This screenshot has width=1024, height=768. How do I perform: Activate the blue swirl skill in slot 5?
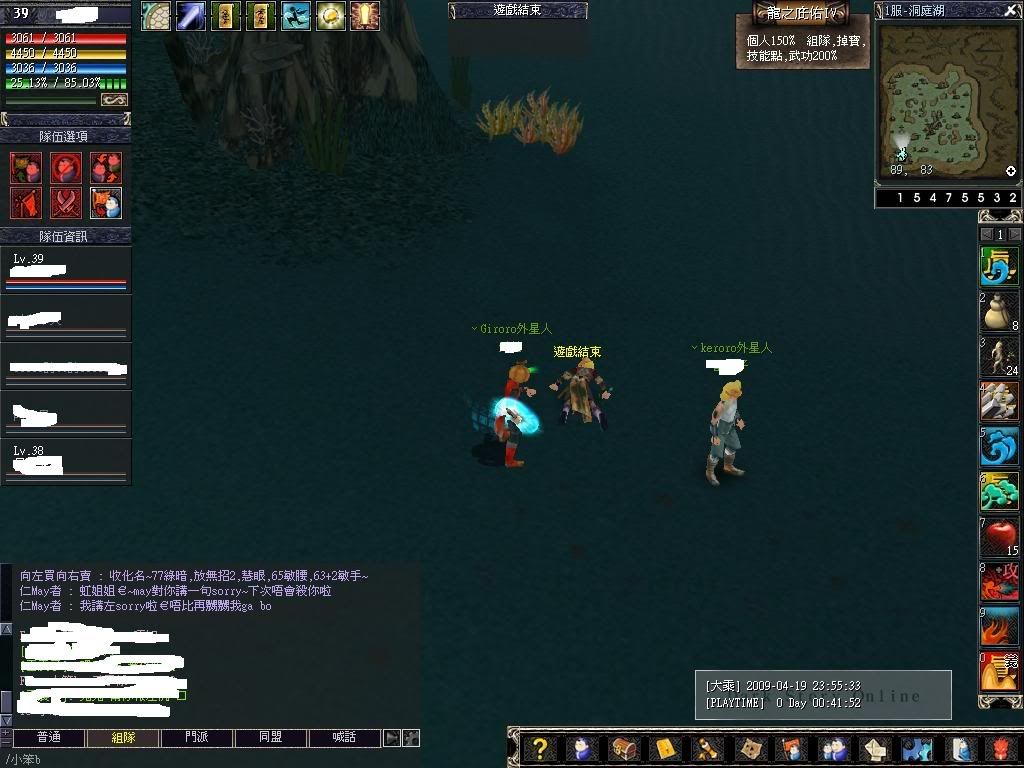999,447
